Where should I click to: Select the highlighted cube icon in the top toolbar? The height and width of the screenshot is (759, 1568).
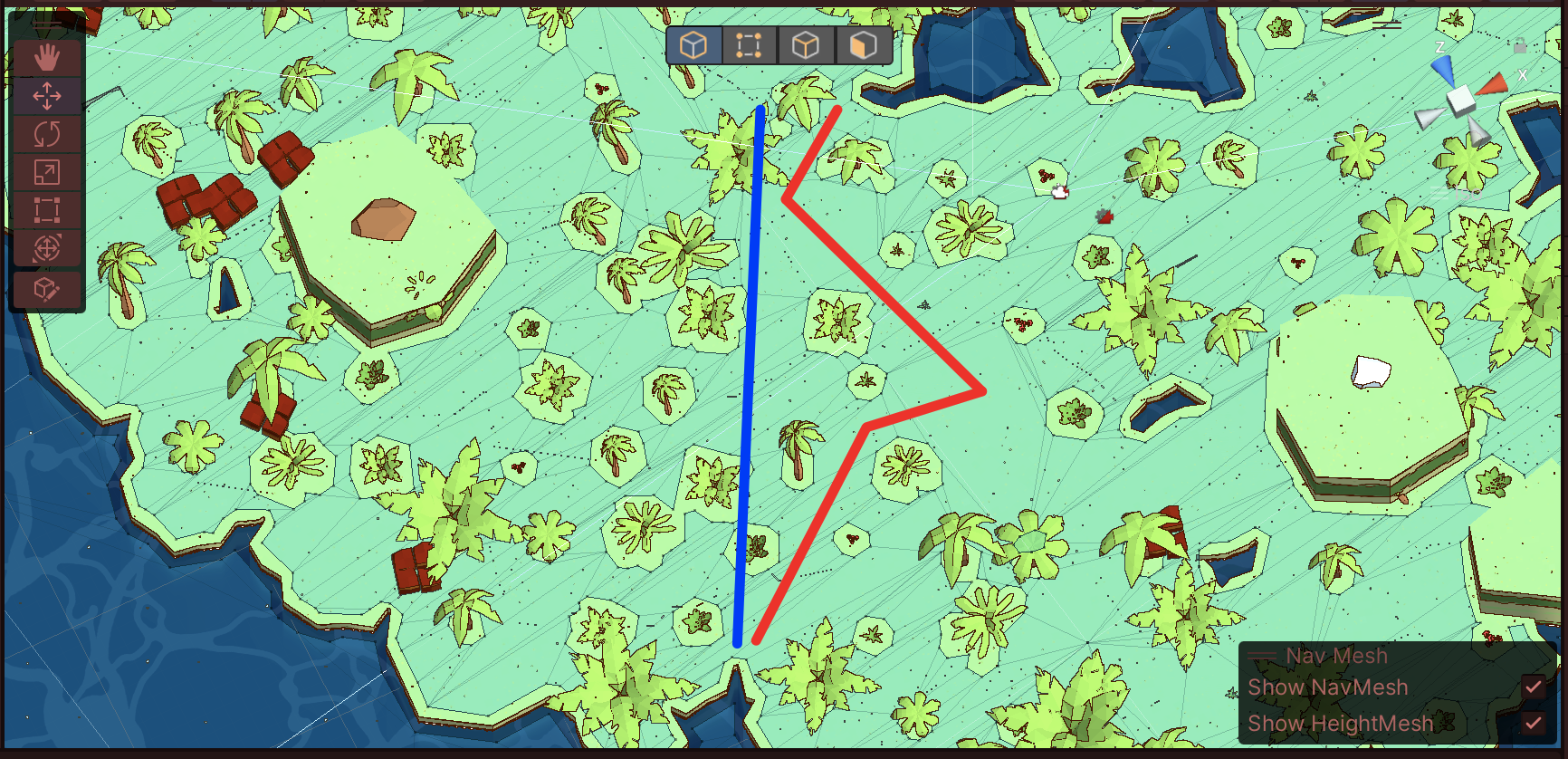(x=693, y=44)
